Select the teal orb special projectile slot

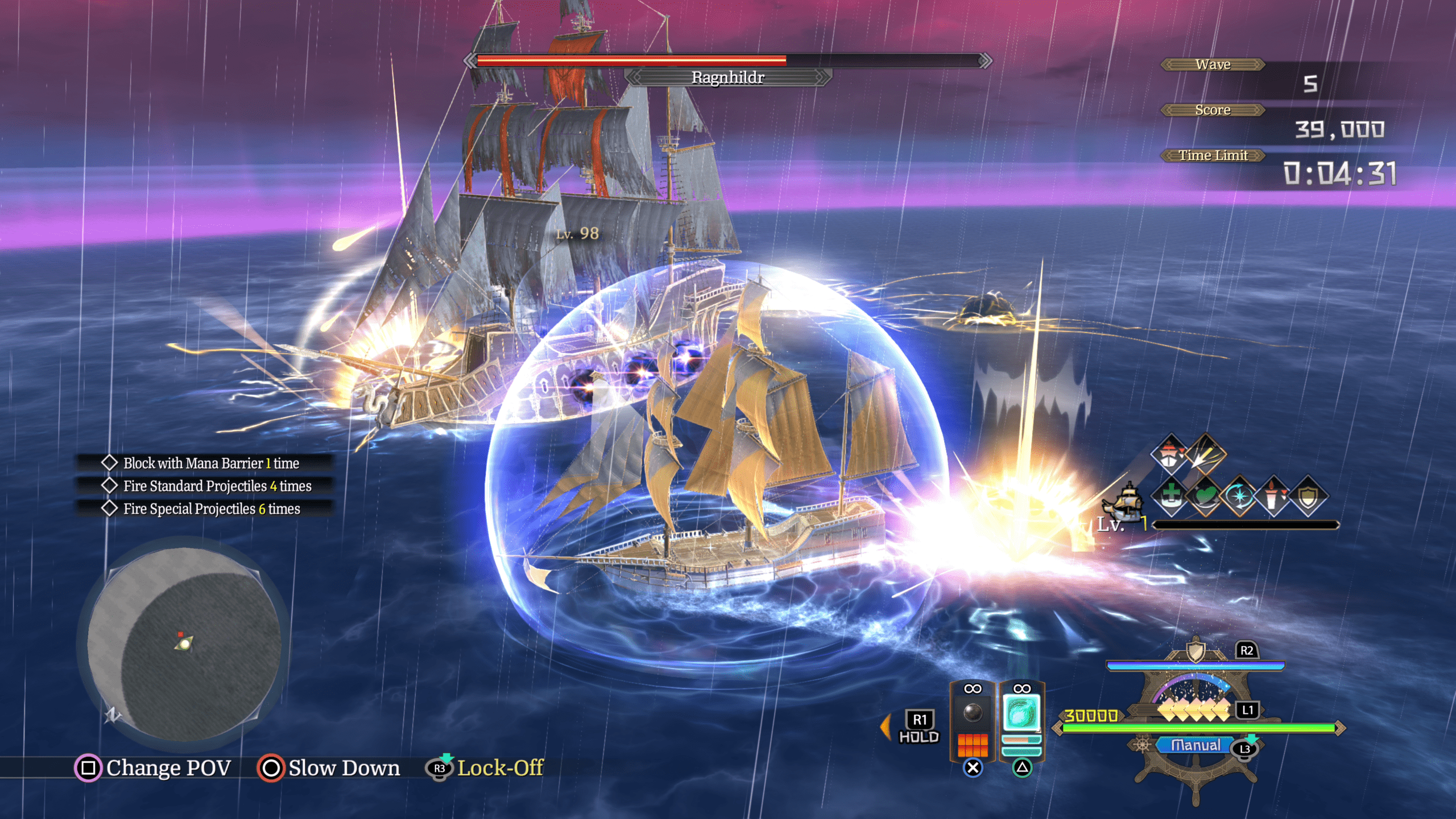1021,713
